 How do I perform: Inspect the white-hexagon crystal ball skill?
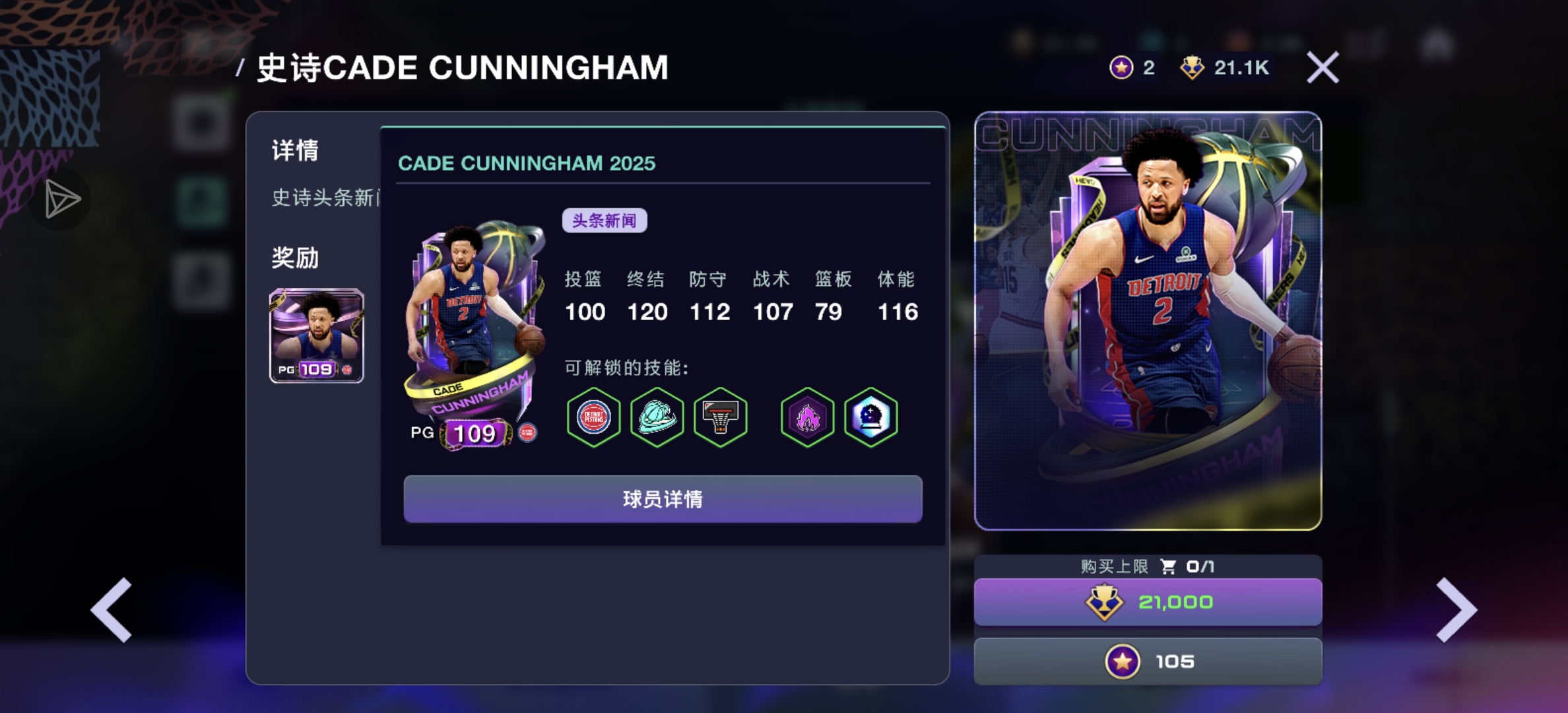click(870, 417)
